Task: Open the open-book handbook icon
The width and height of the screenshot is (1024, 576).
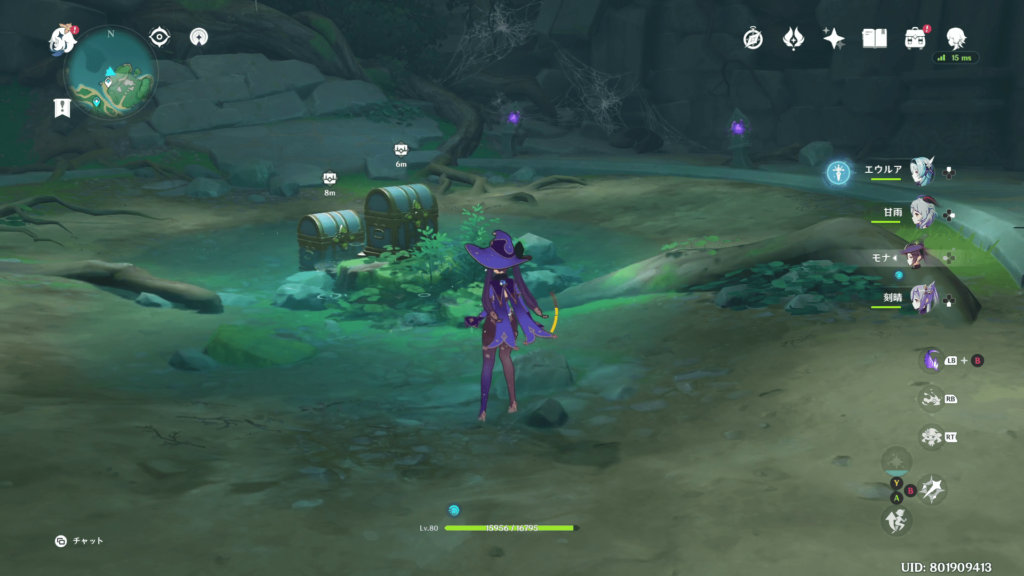Action: point(875,39)
